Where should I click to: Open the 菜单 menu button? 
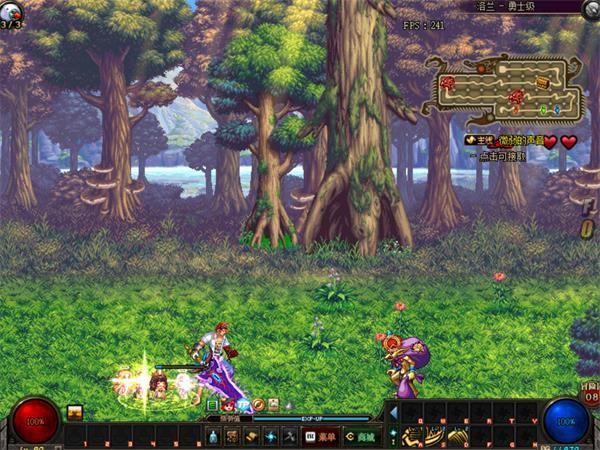click(x=320, y=437)
